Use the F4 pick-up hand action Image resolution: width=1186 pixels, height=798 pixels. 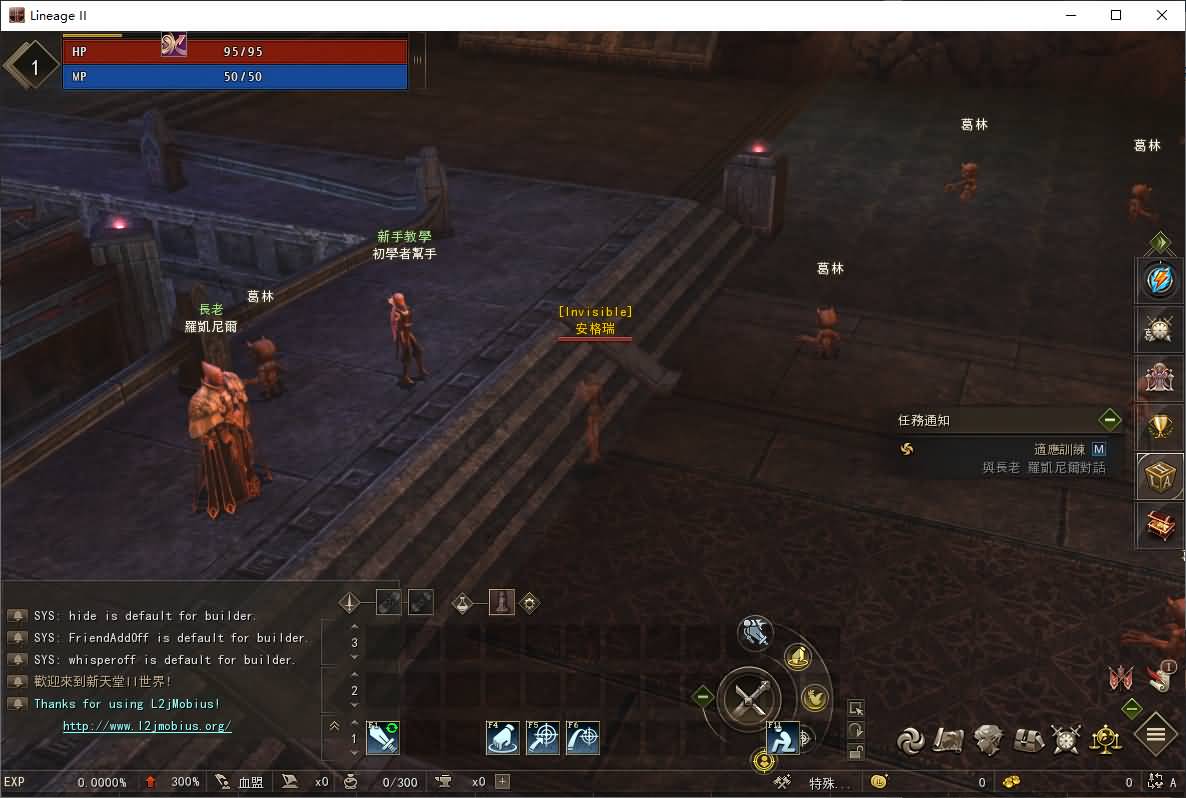[x=502, y=738]
